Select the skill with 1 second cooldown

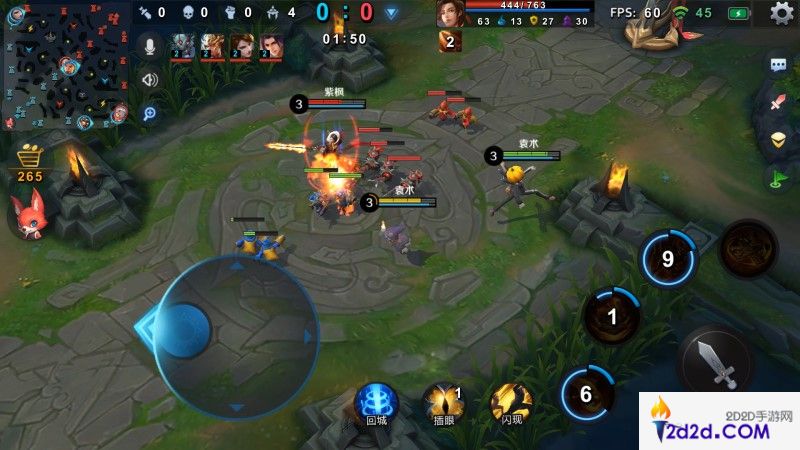[x=612, y=317]
